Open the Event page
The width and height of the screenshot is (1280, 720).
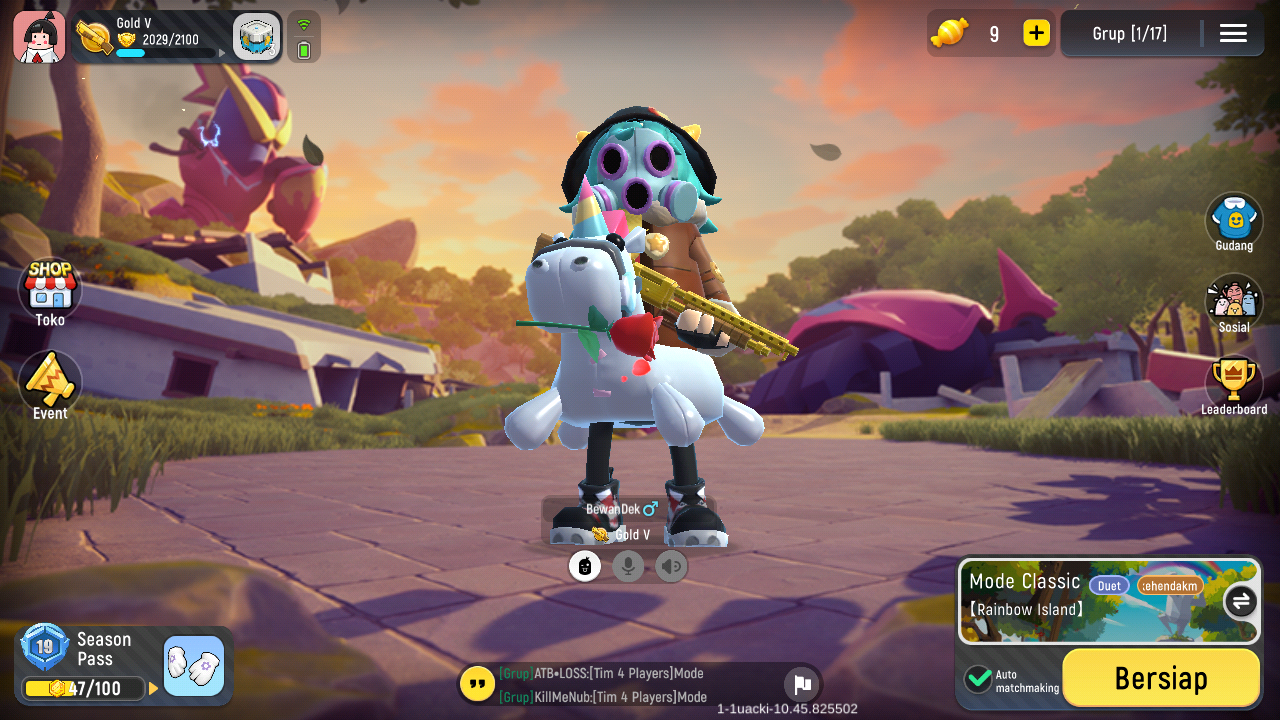click(50, 384)
